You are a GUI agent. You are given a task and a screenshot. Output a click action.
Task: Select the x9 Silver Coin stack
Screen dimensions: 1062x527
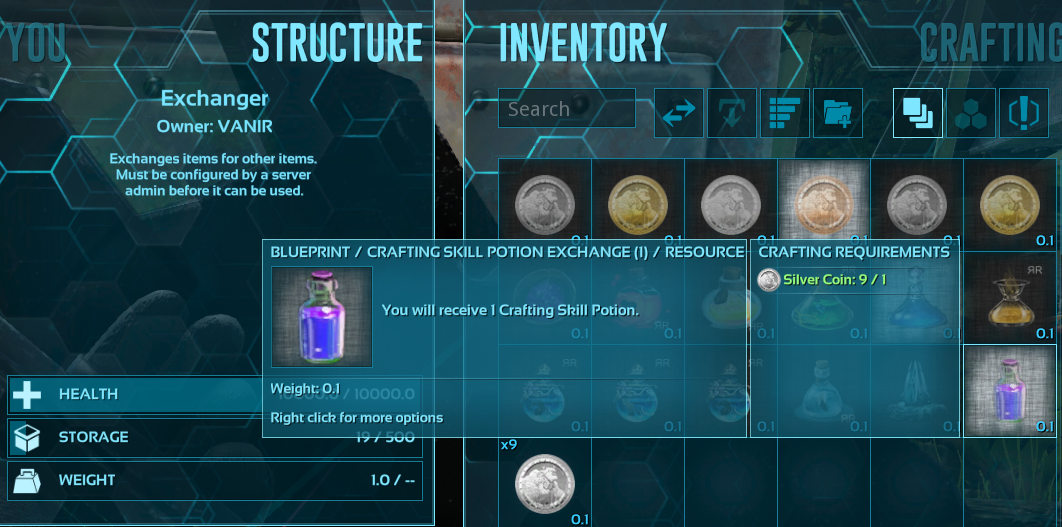pyautogui.click(x=544, y=482)
